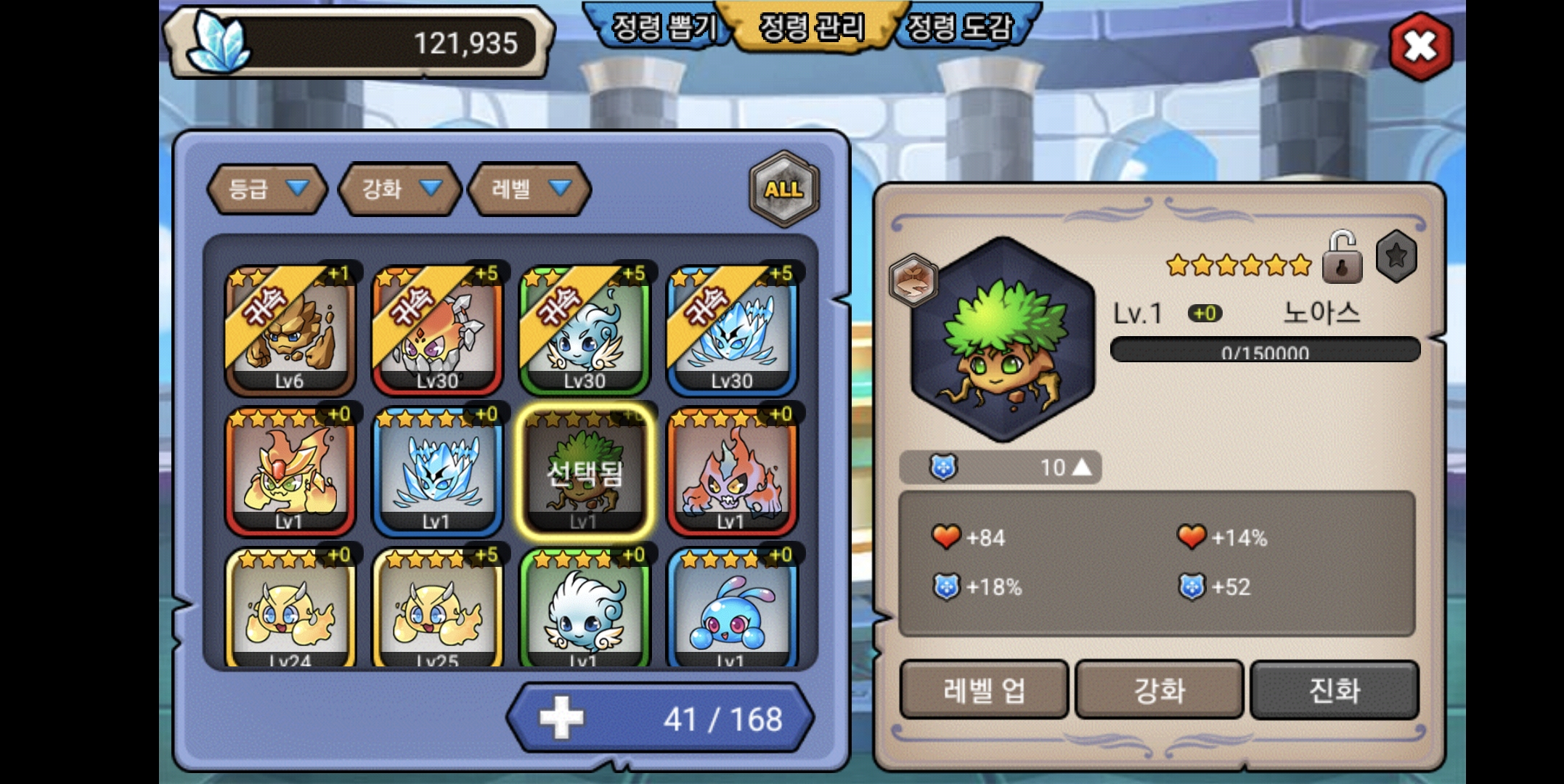Choose the Lv30 green-framed wind spirit
The width and height of the screenshot is (1564, 784).
click(585, 330)
